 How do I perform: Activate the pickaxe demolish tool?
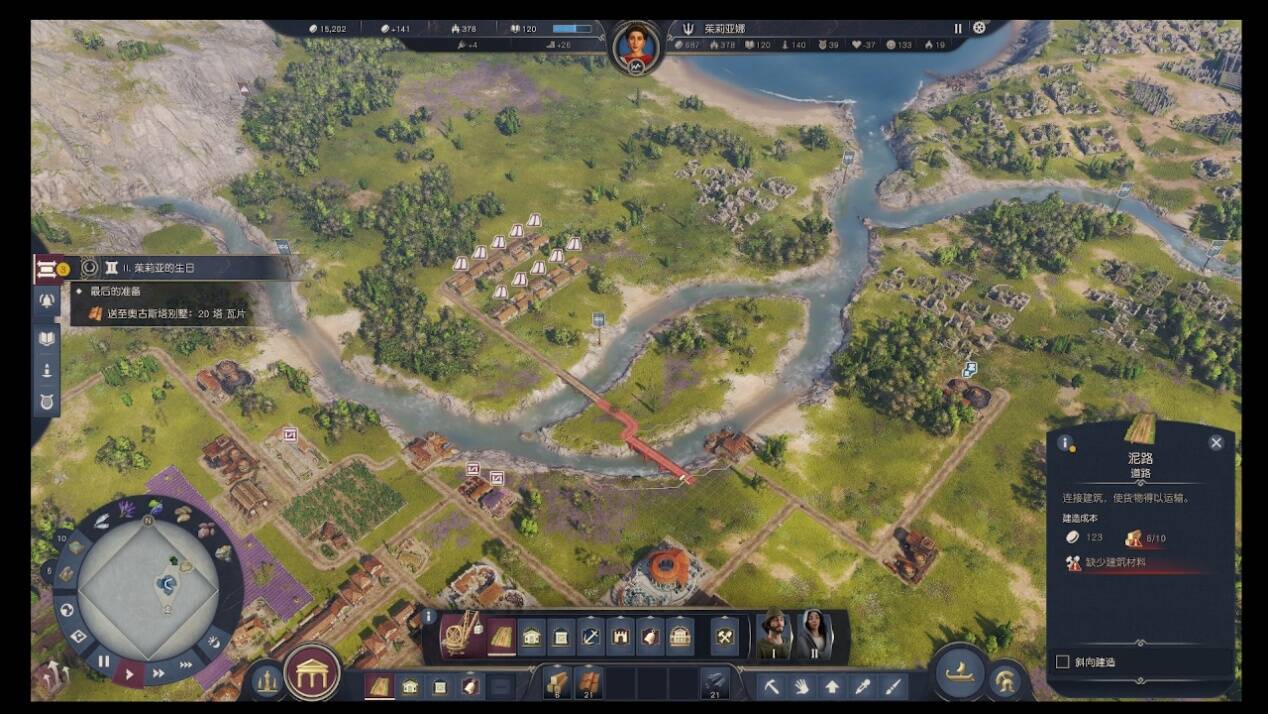tap(772, 686)
